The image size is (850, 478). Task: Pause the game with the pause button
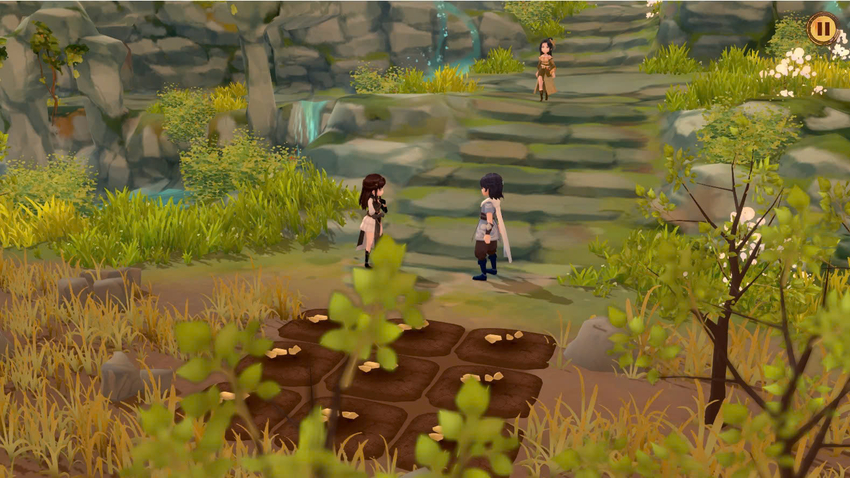coord(822,28)
